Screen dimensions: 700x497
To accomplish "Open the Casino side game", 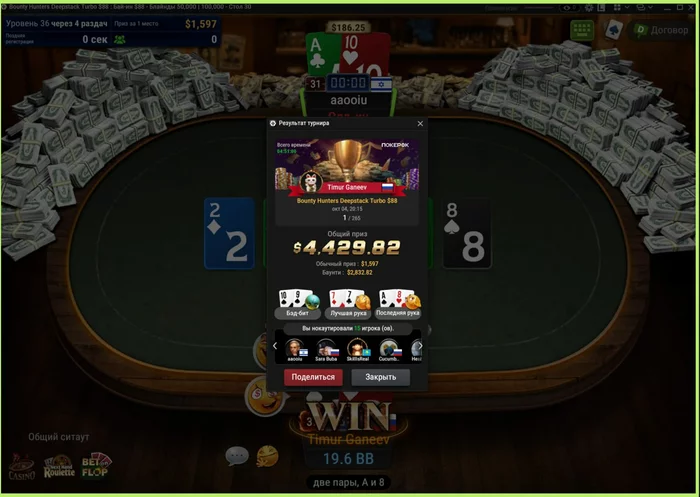I will pyautogui.click(x=22, y=465).
